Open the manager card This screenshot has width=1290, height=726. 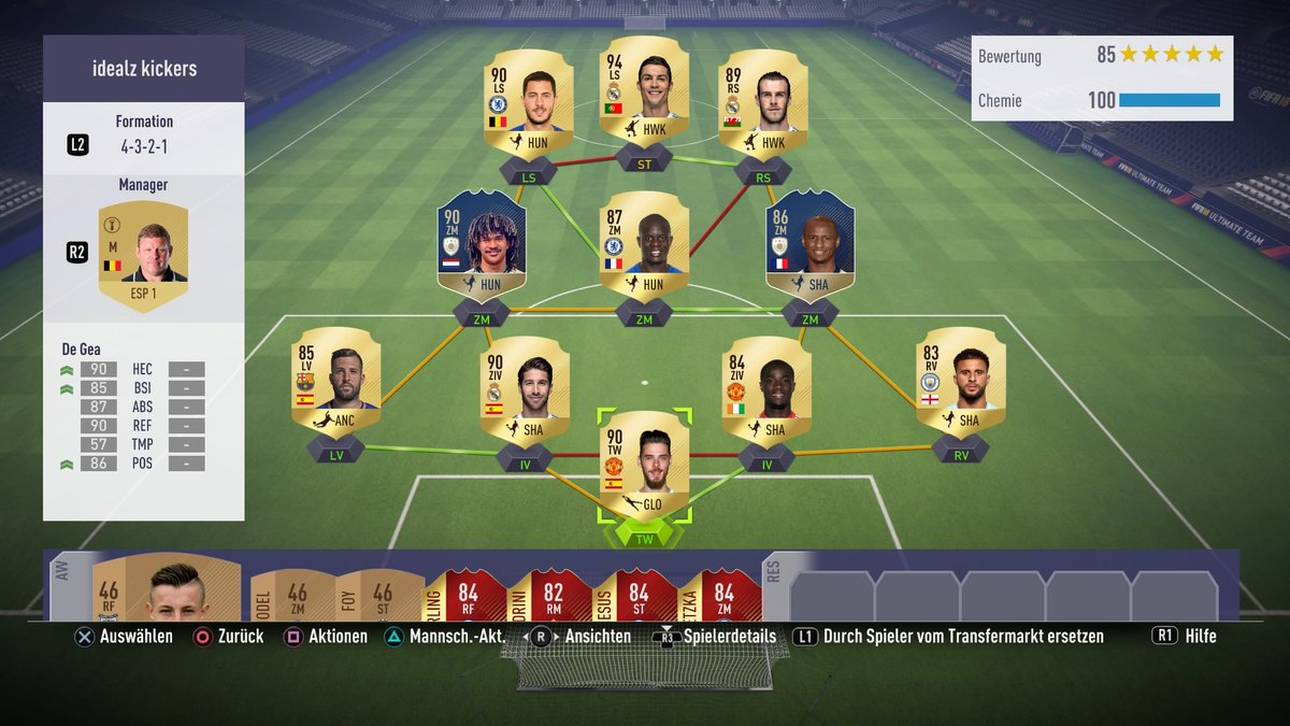click(x=142, y=255)
